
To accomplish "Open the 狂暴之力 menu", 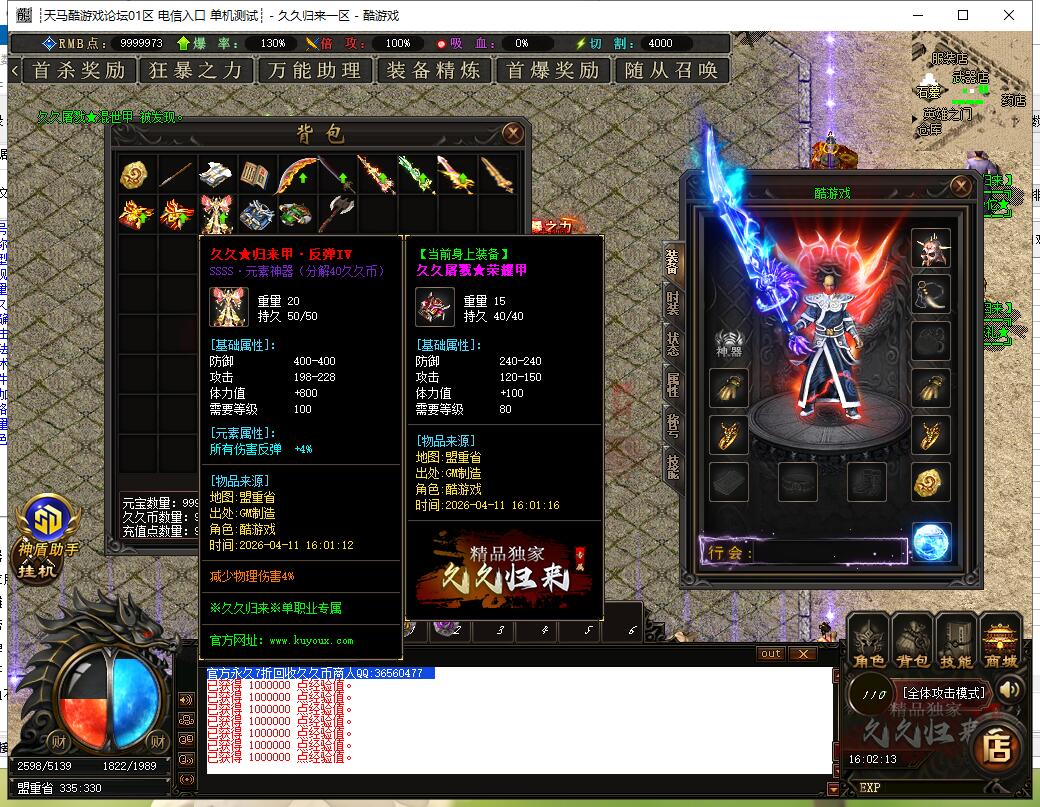I will click(x=196, y=70).
